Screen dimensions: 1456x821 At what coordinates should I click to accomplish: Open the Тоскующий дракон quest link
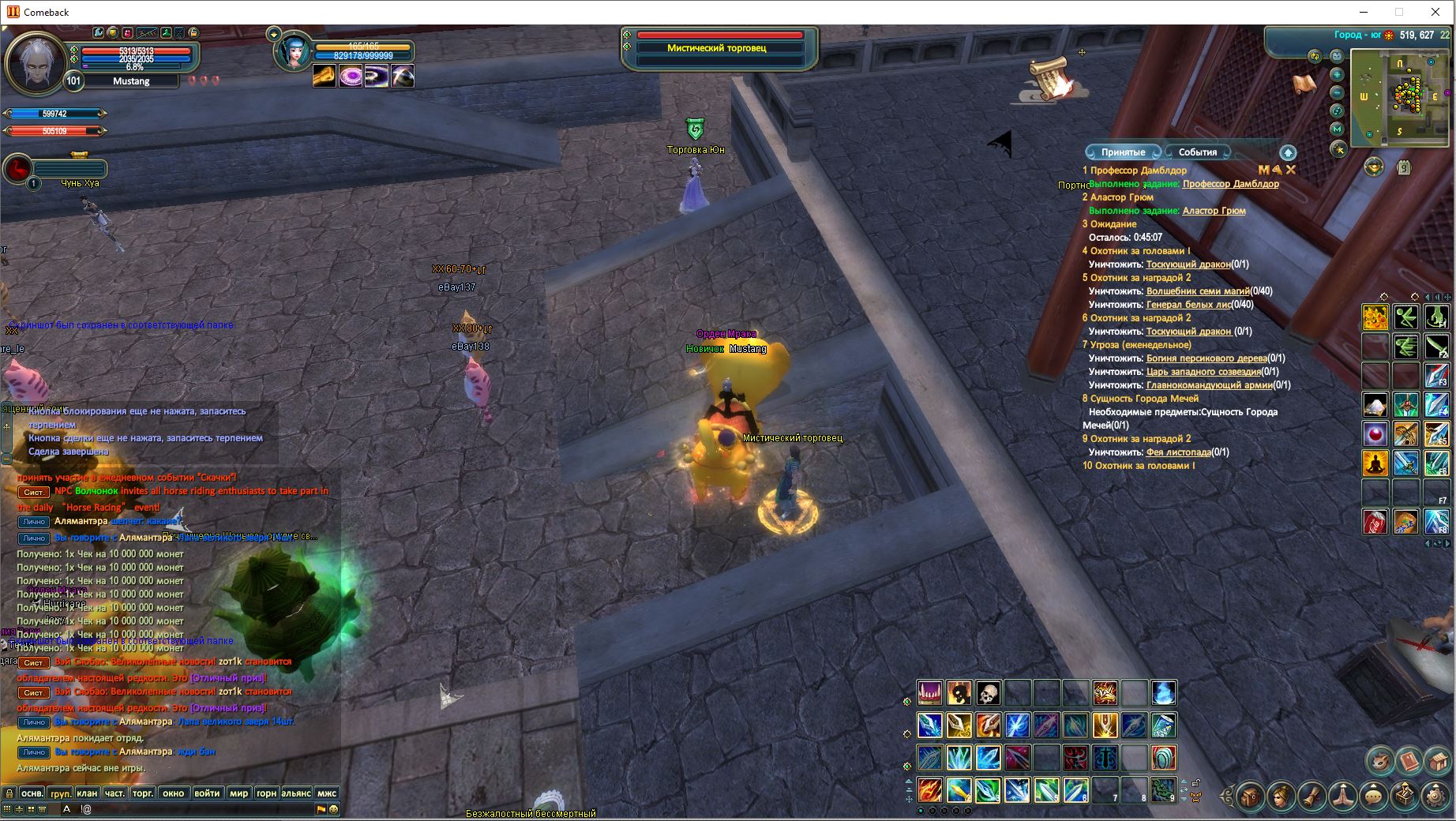pos(1188,264)
